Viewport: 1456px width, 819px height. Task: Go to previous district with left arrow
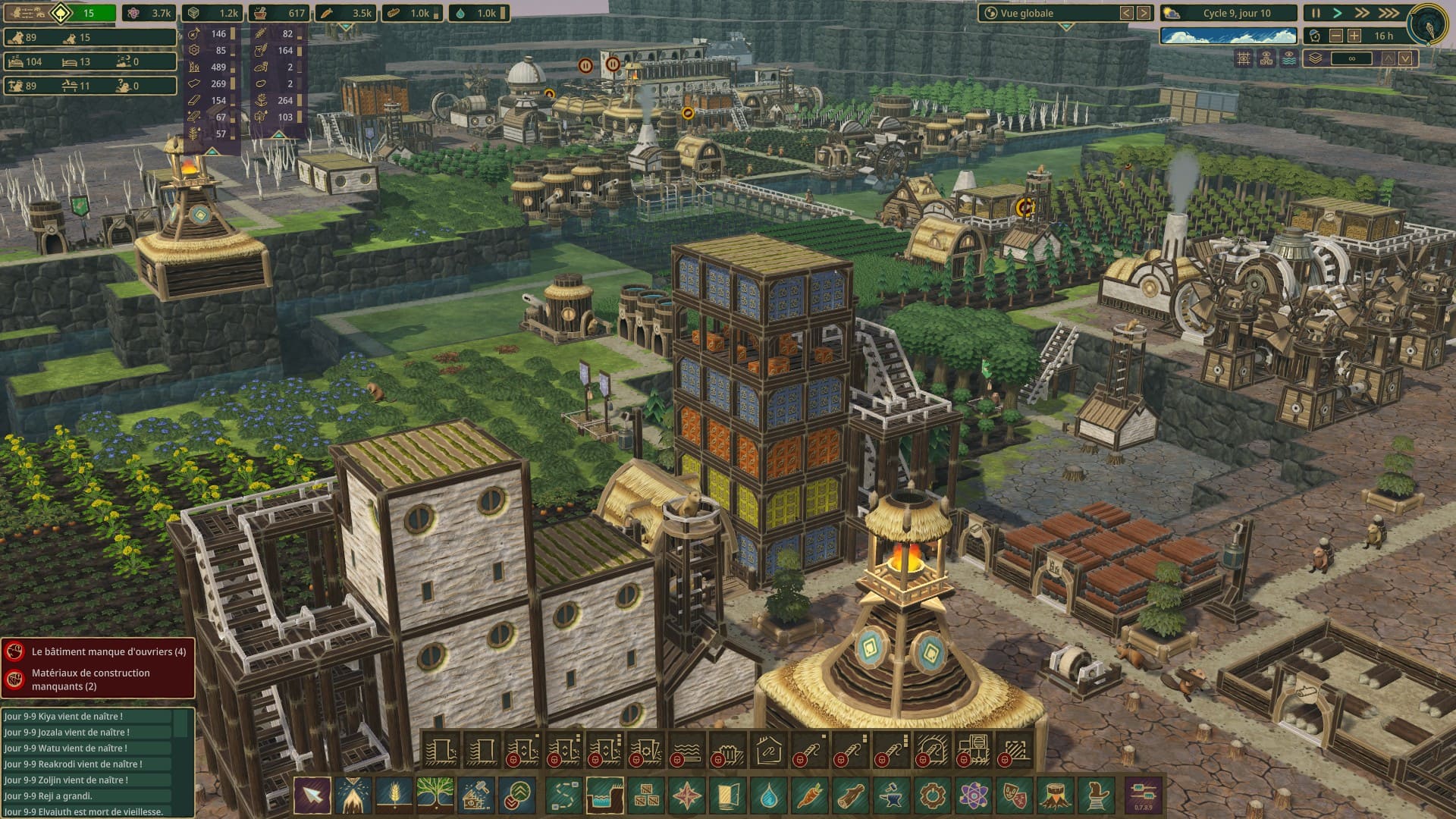point(1127,13)
